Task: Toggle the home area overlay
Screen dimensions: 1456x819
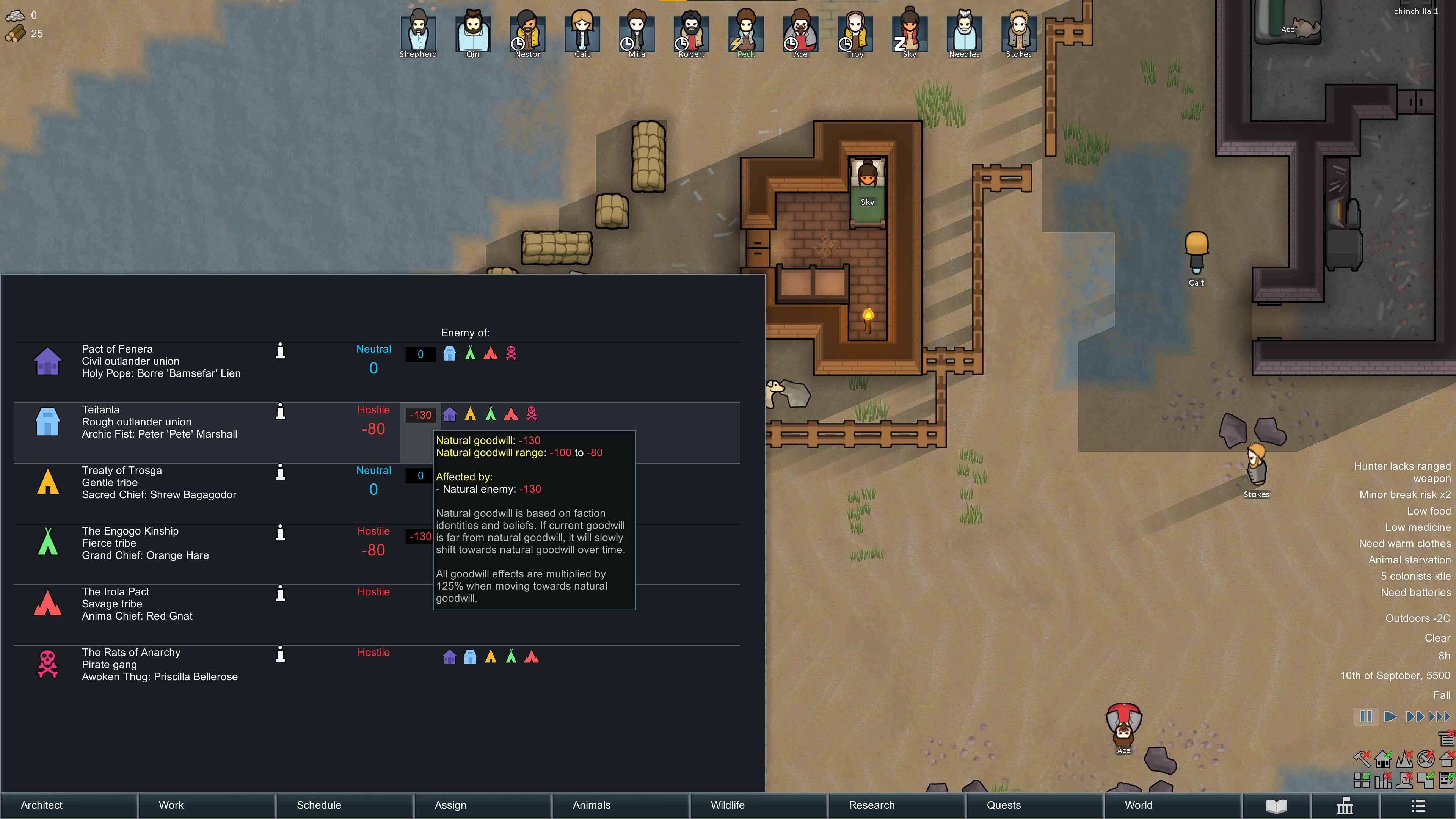Action: (1382, 759)
